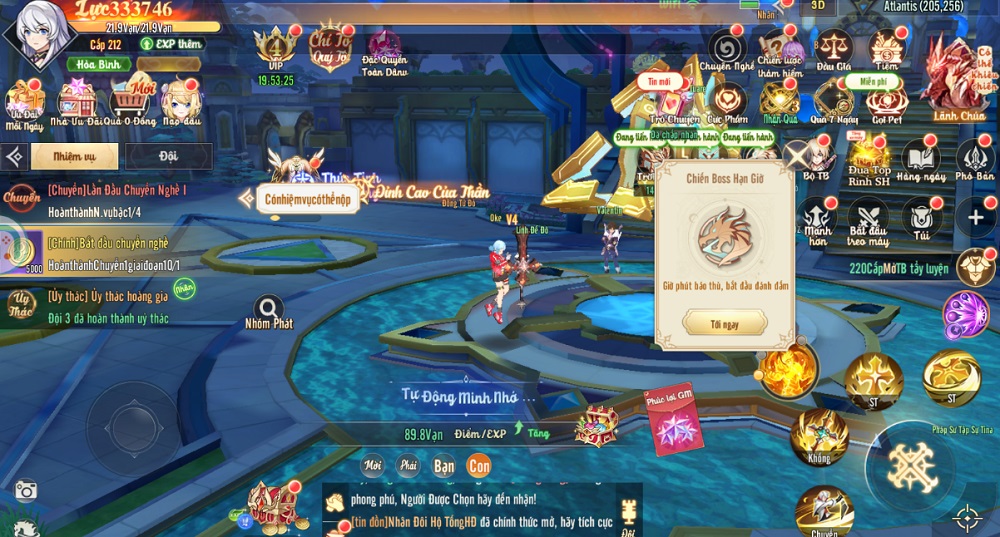Screen dimensions: 1000x537
Task: Select the Nhiệm vụ tab
Action: pyautogui.click(x=75, y=156)
